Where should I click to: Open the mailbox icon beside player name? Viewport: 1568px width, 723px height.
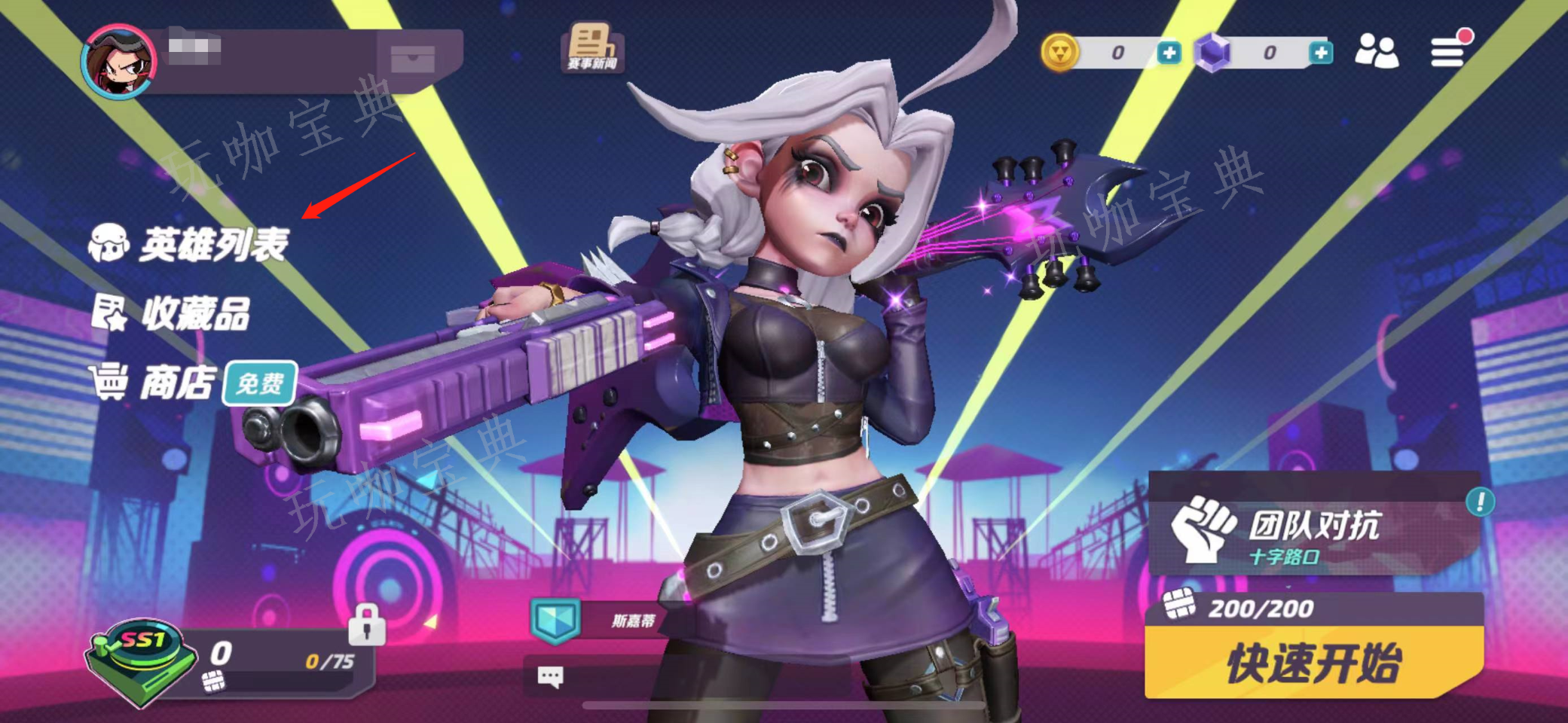pyautogui.click(x=412, y=59)
